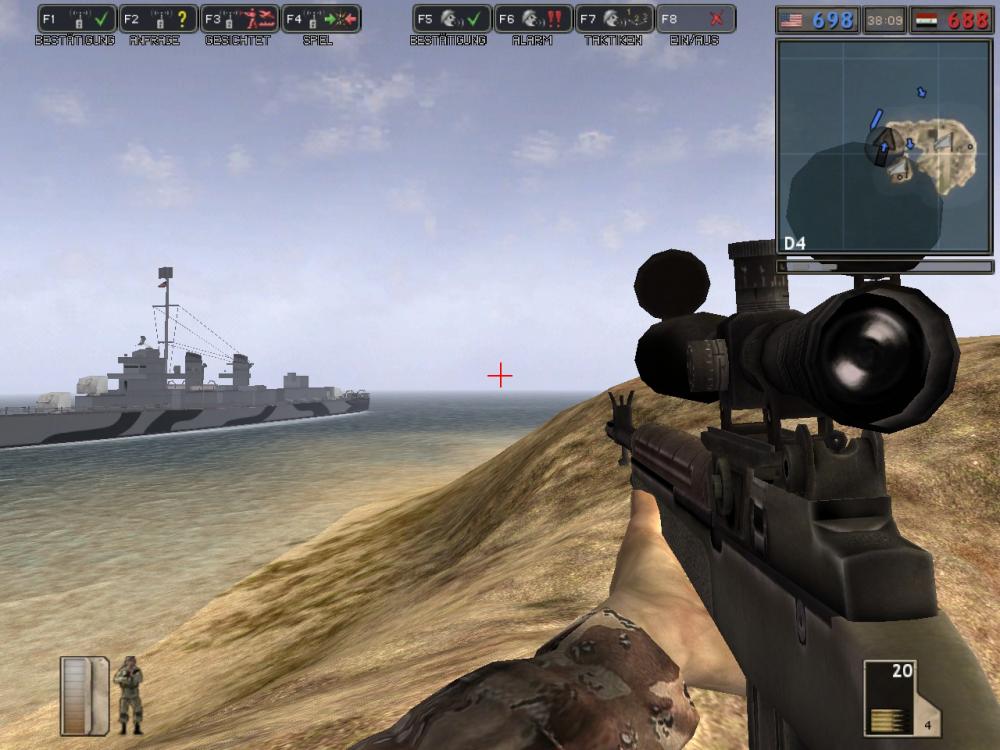The height and width of the screenshot is (750, 1000).
Task: Open the F2 Anfrage radio menu
Action: coord(158,19)
